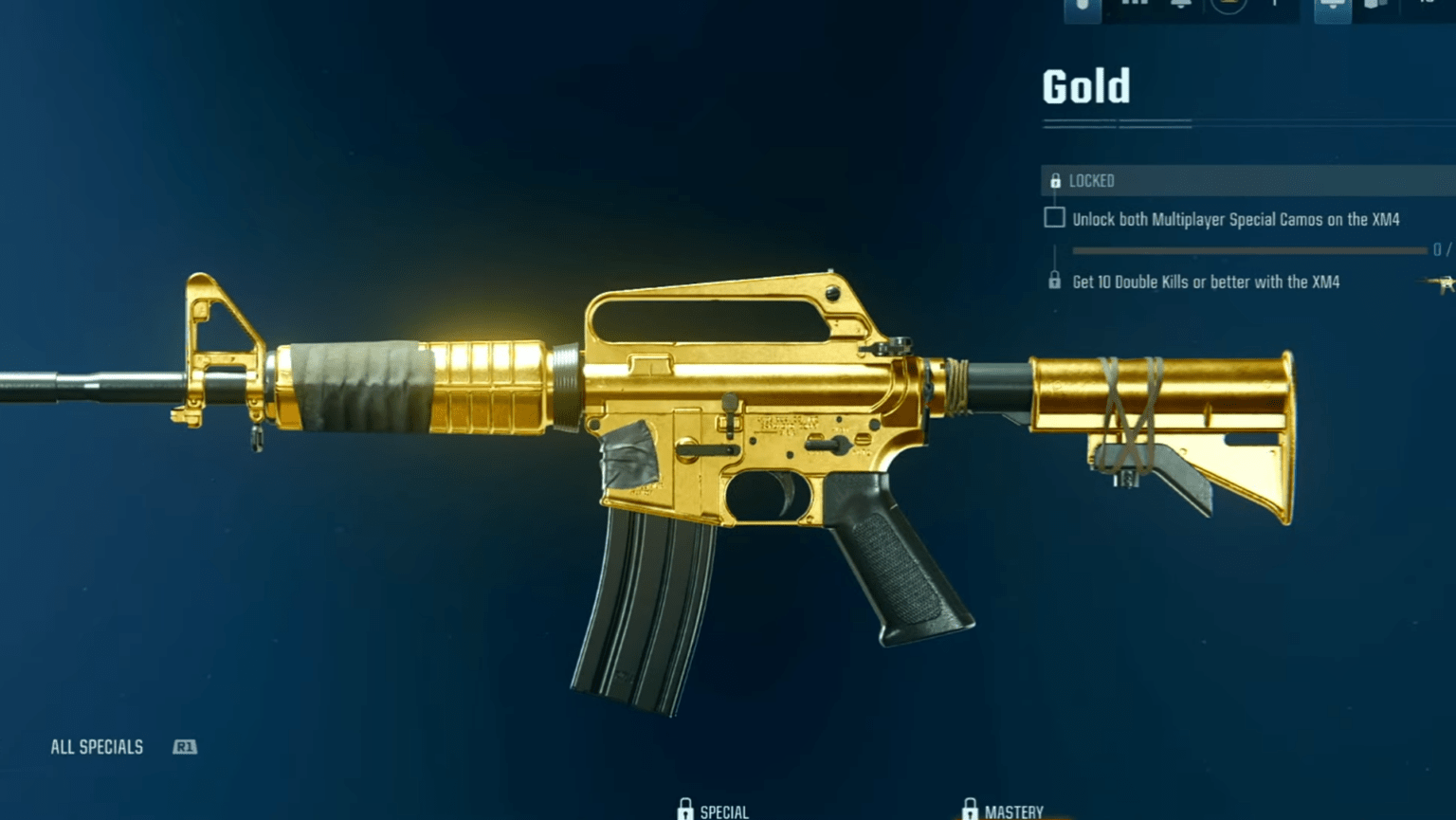Click the squares grid icon near the bell
Image resolution: width=1456 pixels, height=820 pixels.
[x=1134, y=6]
